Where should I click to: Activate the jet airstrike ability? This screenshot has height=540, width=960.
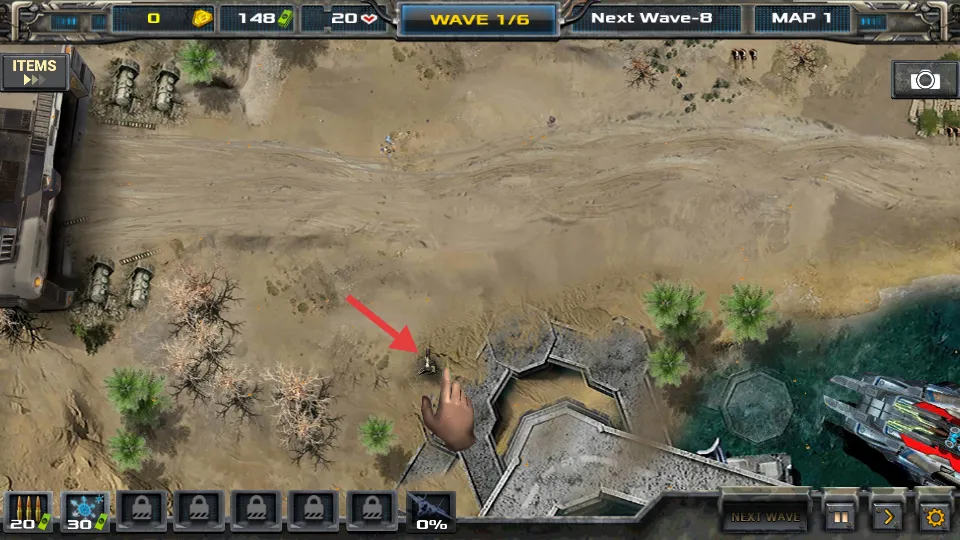coord(431,511)
